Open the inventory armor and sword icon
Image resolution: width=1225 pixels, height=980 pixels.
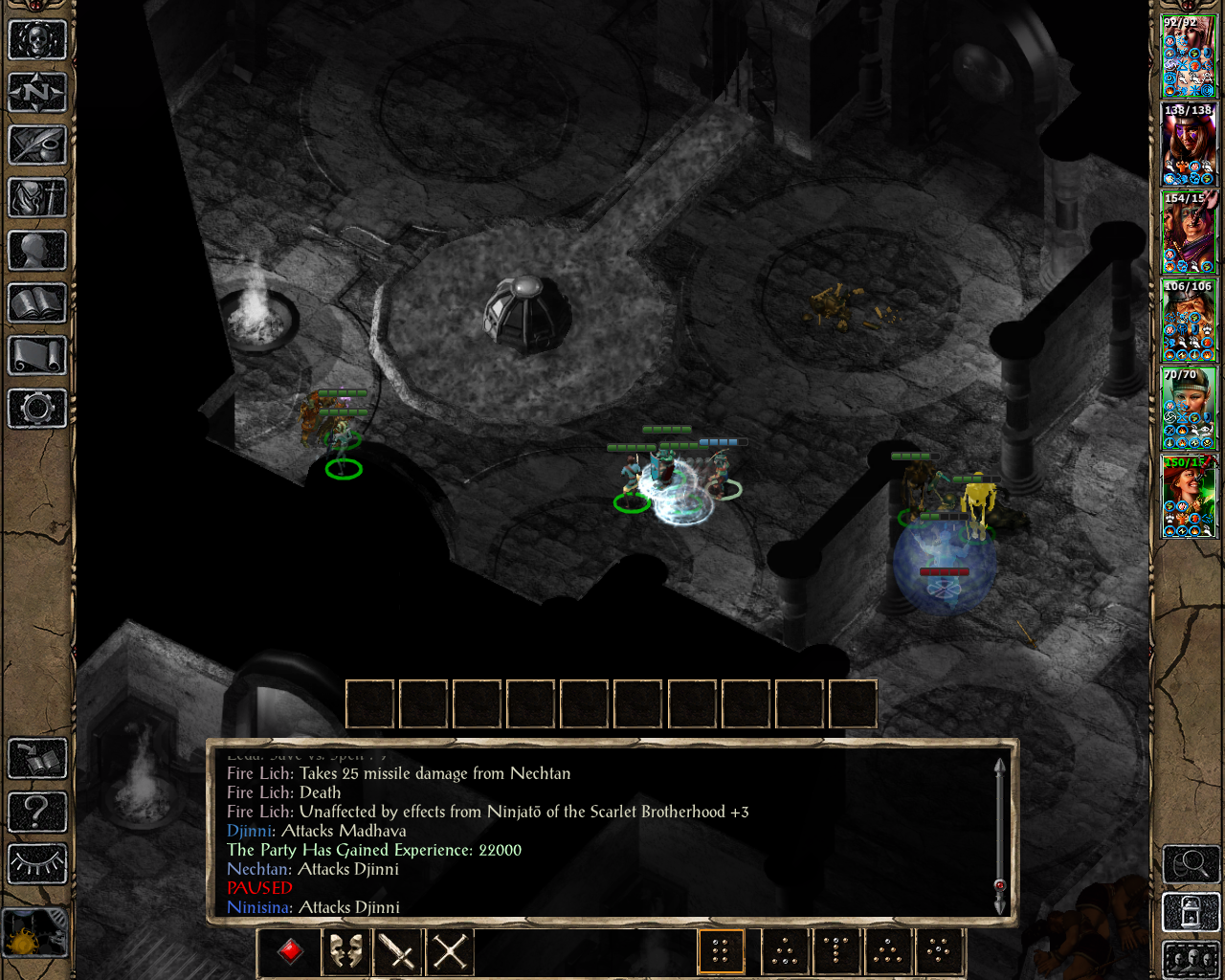point(37,198)
